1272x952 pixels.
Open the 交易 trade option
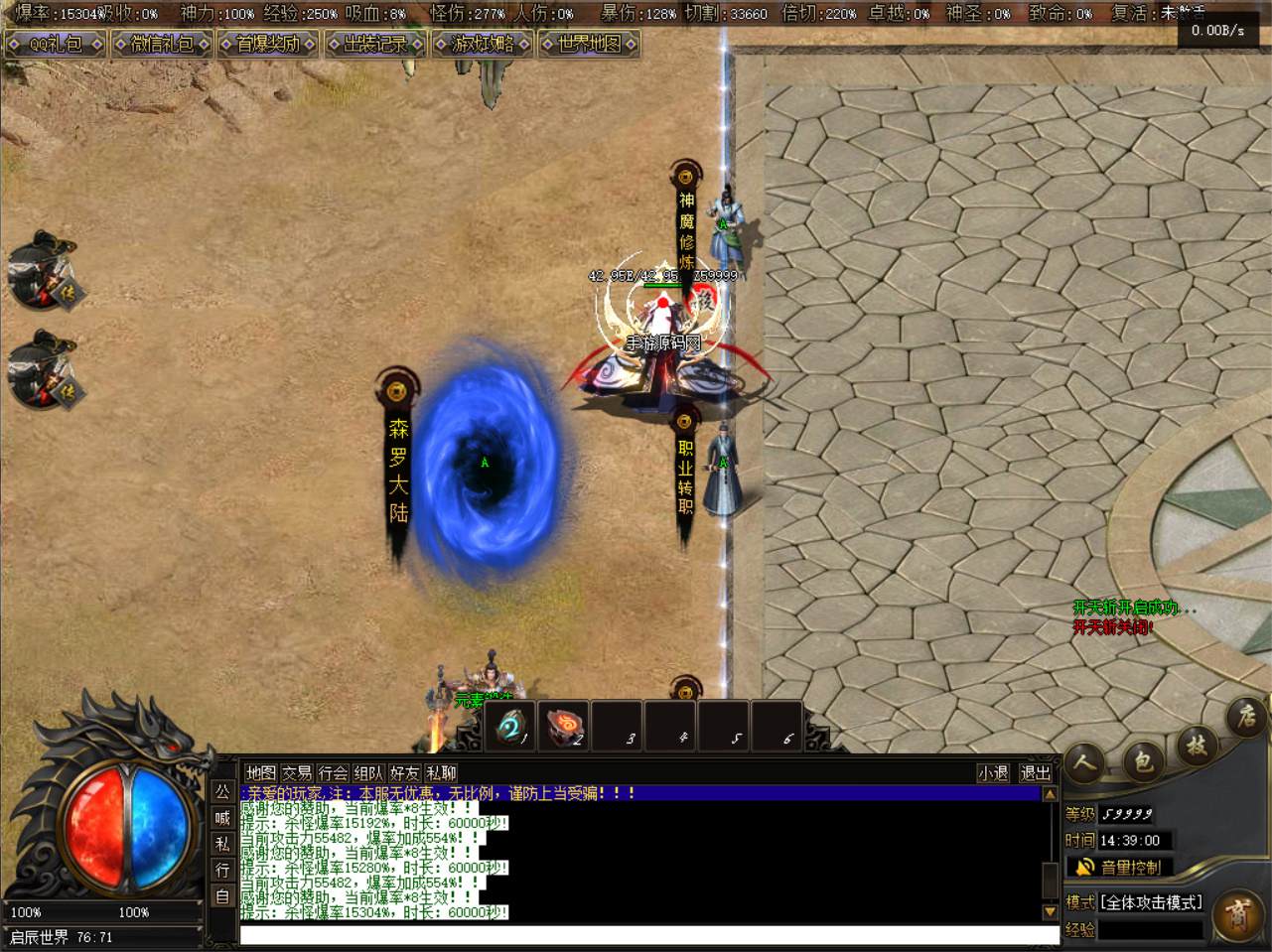(x=297, y=772)
